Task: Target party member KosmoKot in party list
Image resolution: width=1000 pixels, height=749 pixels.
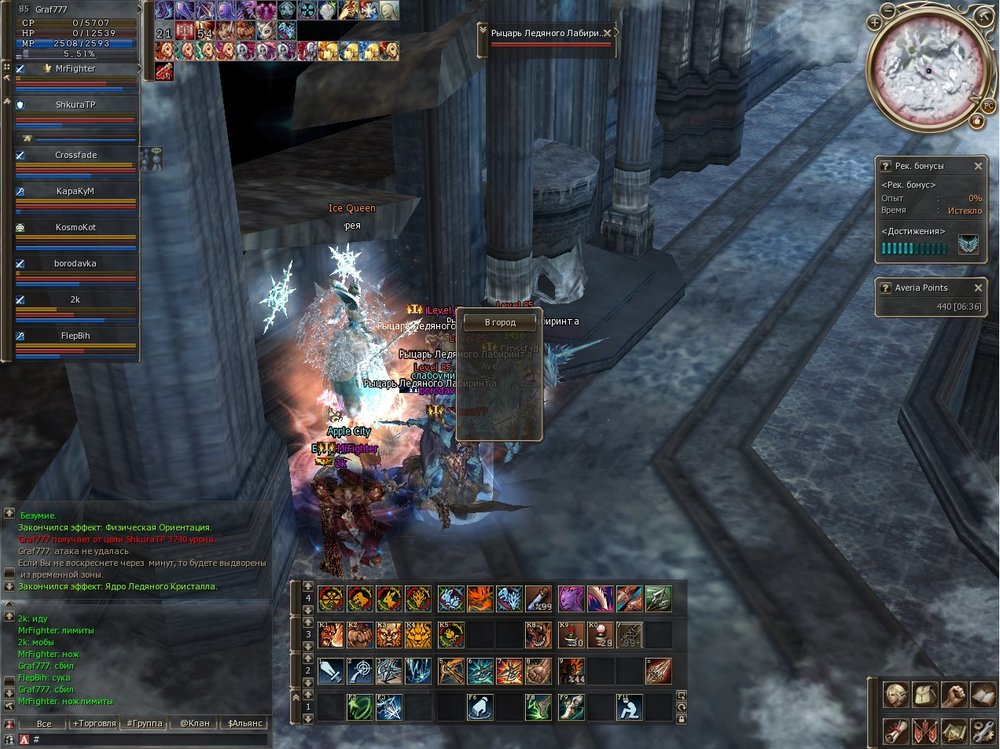Action: (x=75, y=227)
